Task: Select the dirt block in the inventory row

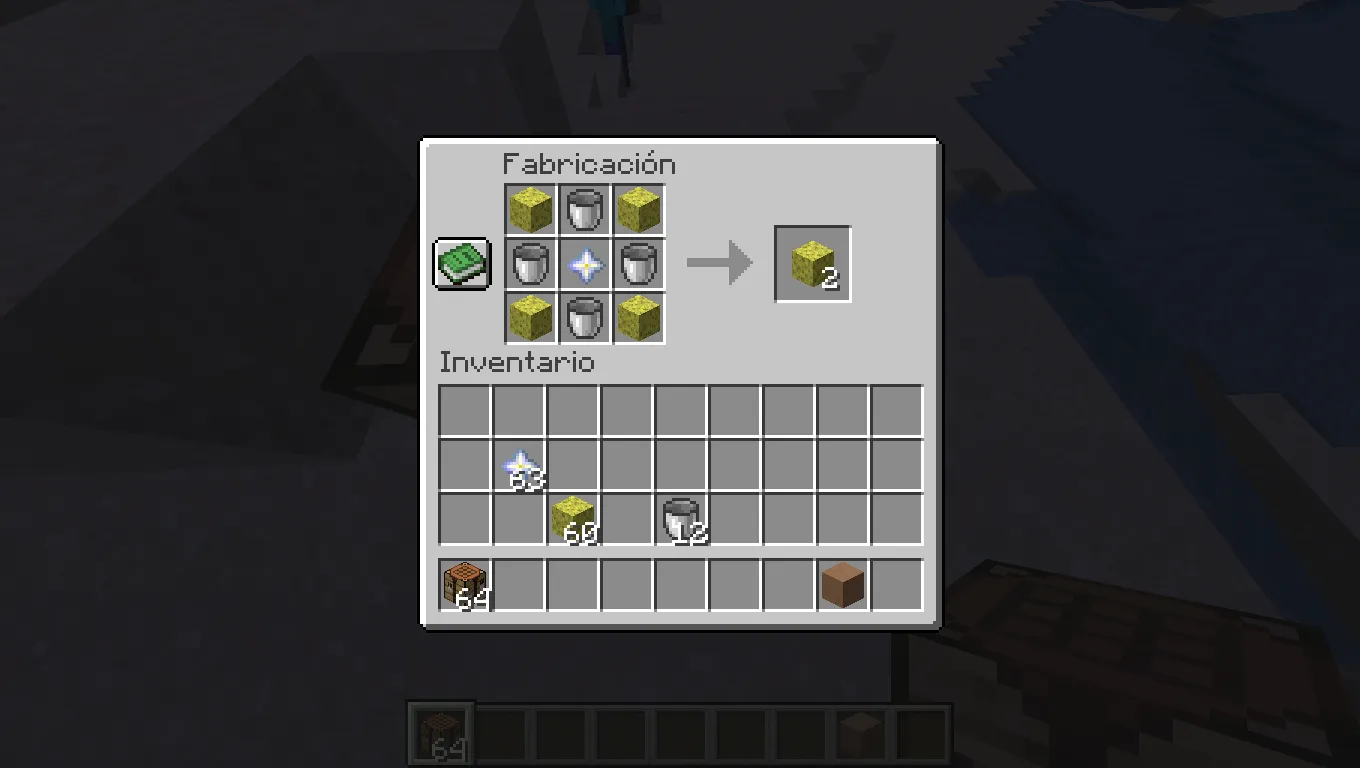Action: [843, 583]
